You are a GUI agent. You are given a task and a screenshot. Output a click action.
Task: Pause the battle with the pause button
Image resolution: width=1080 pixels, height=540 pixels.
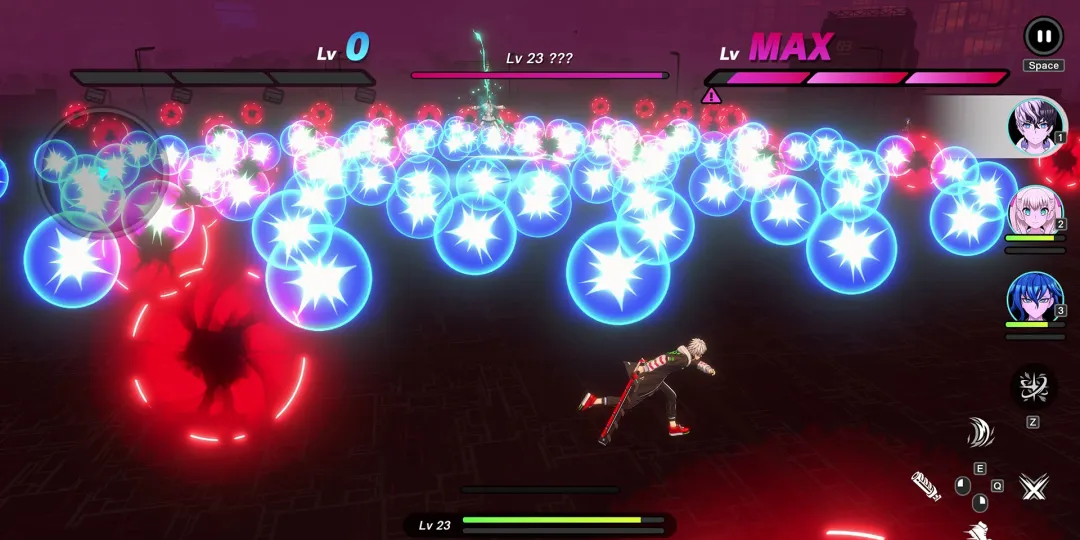[x=1043, y=36]
